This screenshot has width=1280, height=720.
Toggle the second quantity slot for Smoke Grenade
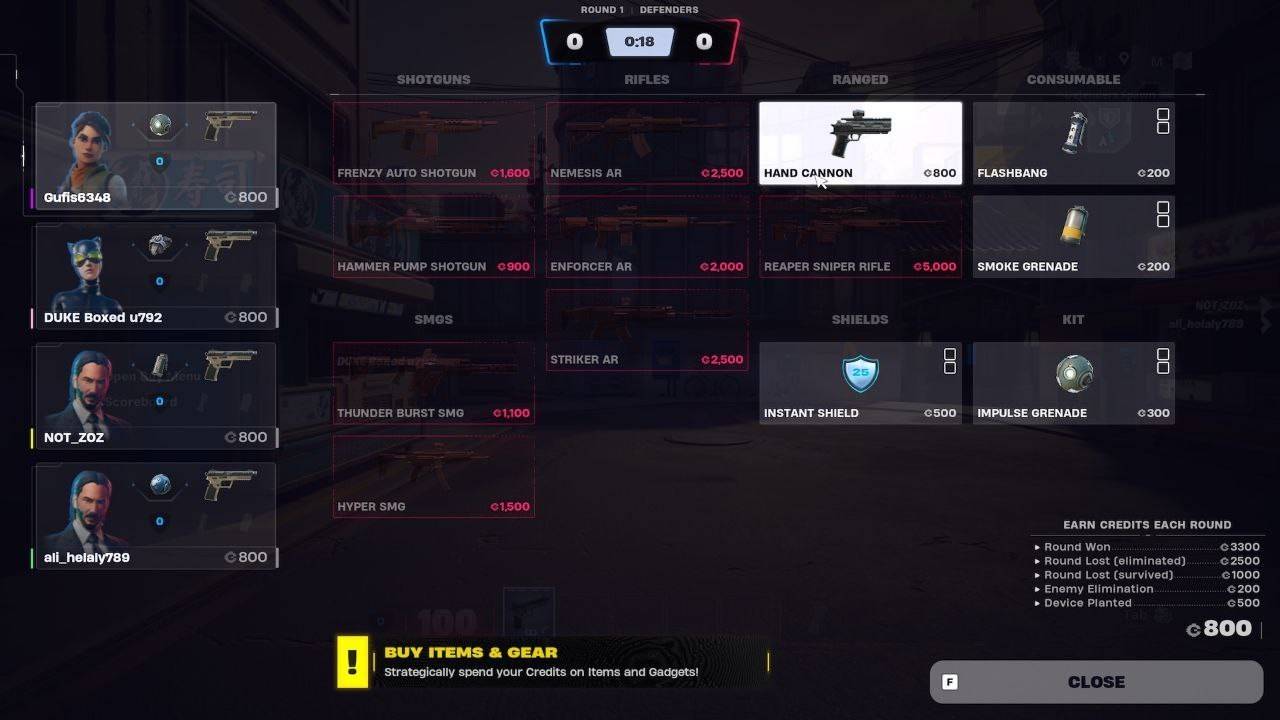click(x=1163, y=221)
